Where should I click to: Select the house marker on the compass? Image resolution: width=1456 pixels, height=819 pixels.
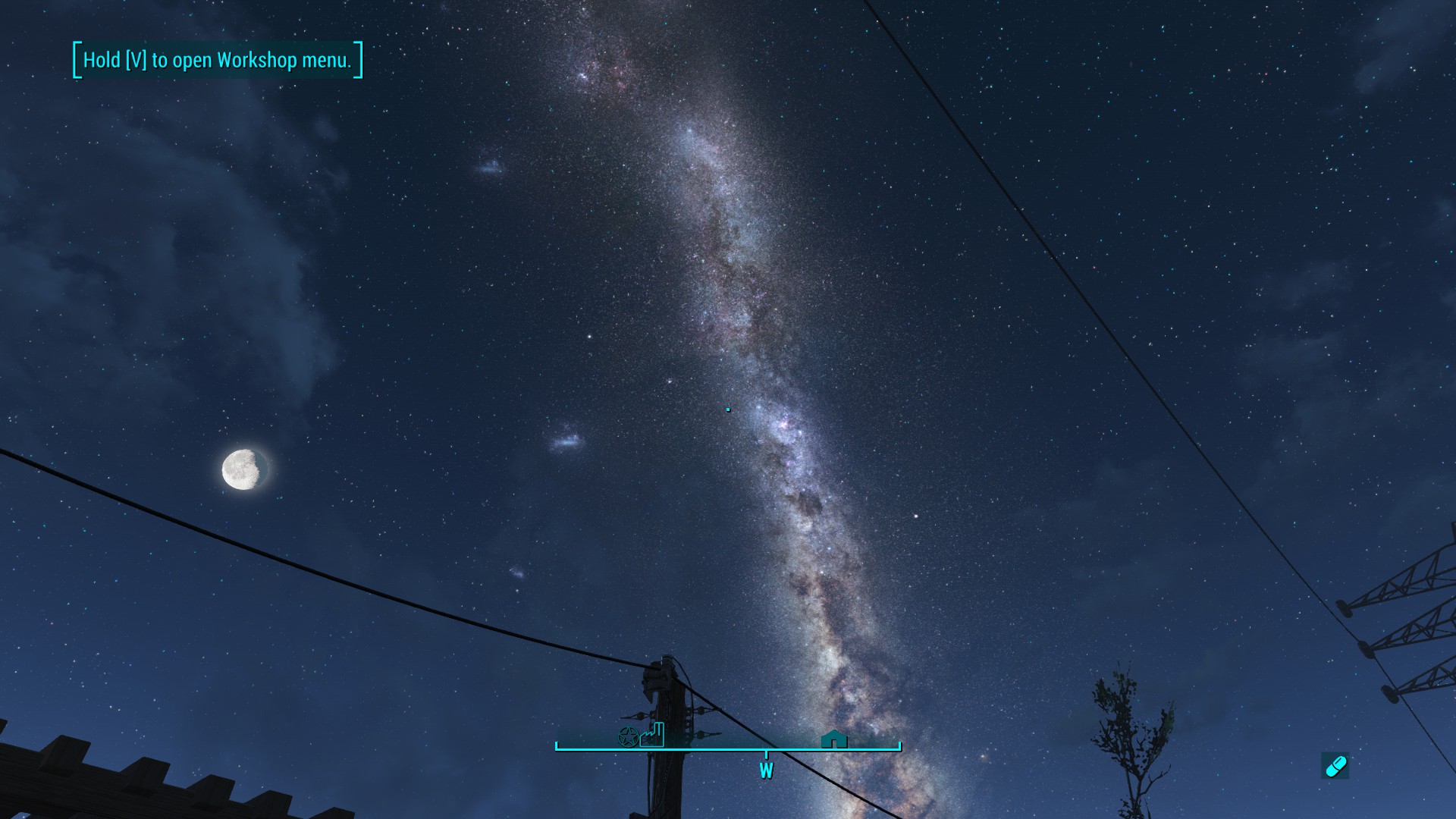pyautogui.click(x=833, y=739)
